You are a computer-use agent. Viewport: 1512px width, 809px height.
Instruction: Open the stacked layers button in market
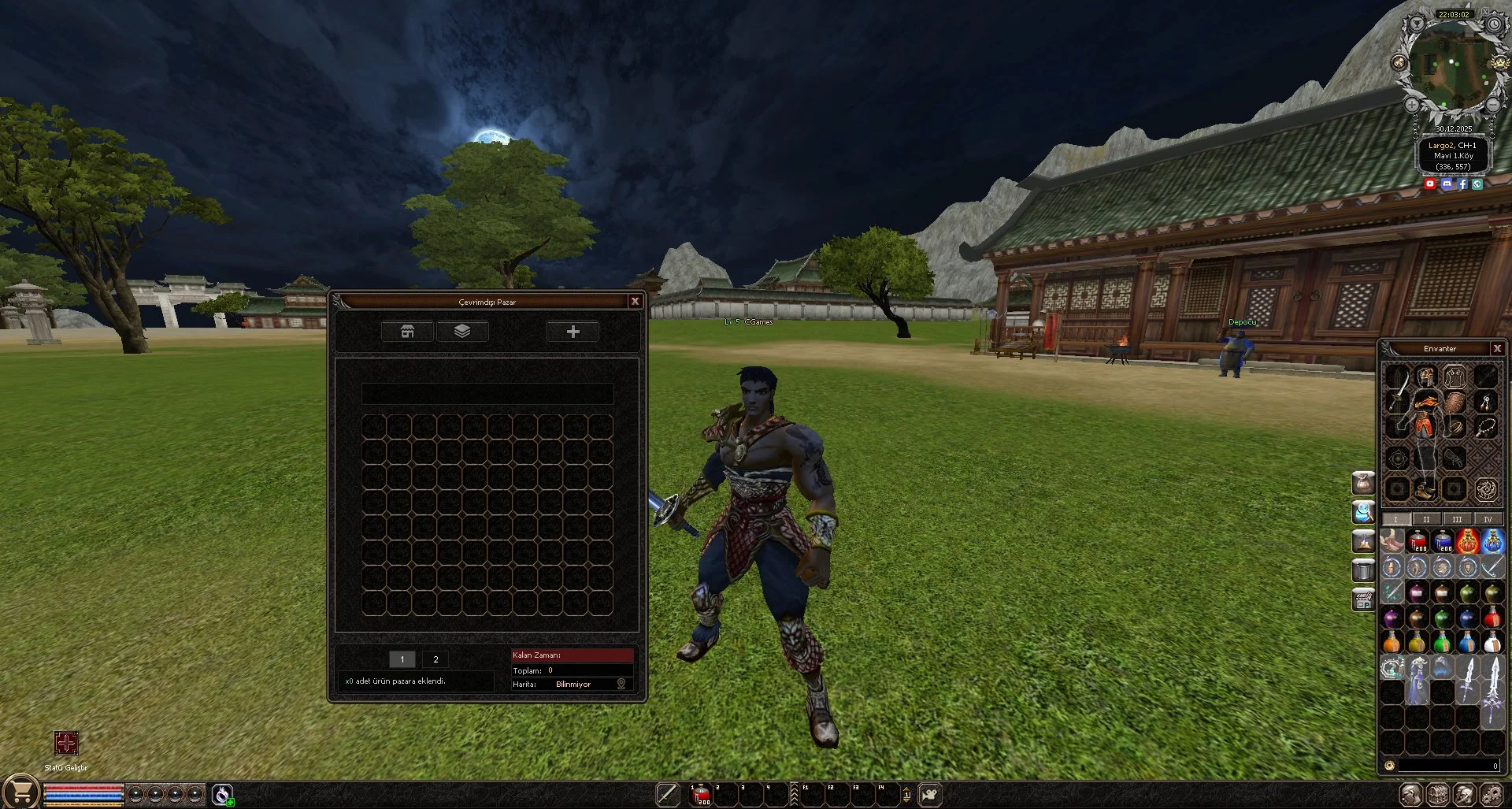tap(462, 332)
